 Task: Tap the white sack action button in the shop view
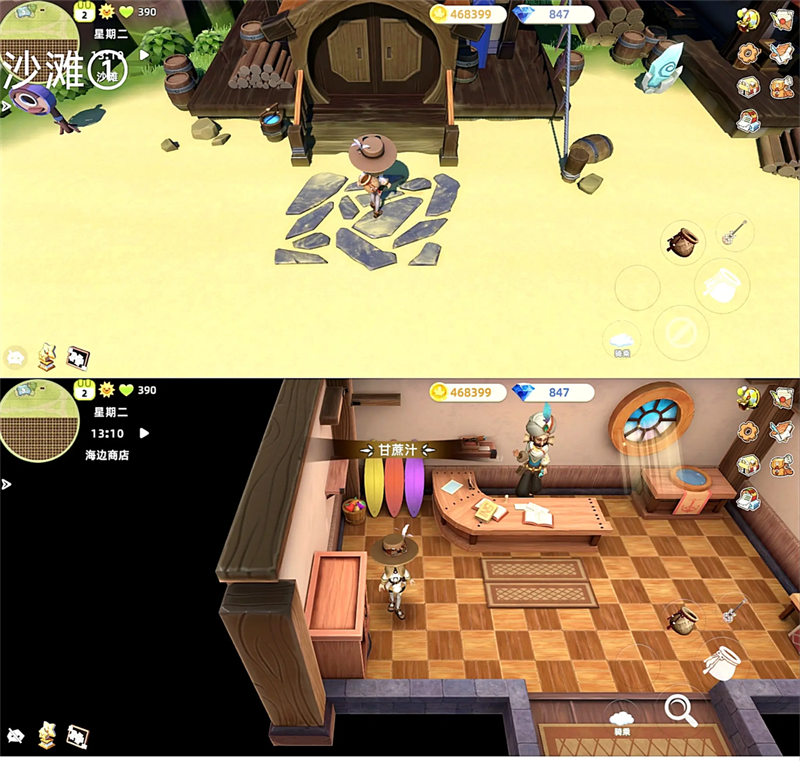point(722,662)
